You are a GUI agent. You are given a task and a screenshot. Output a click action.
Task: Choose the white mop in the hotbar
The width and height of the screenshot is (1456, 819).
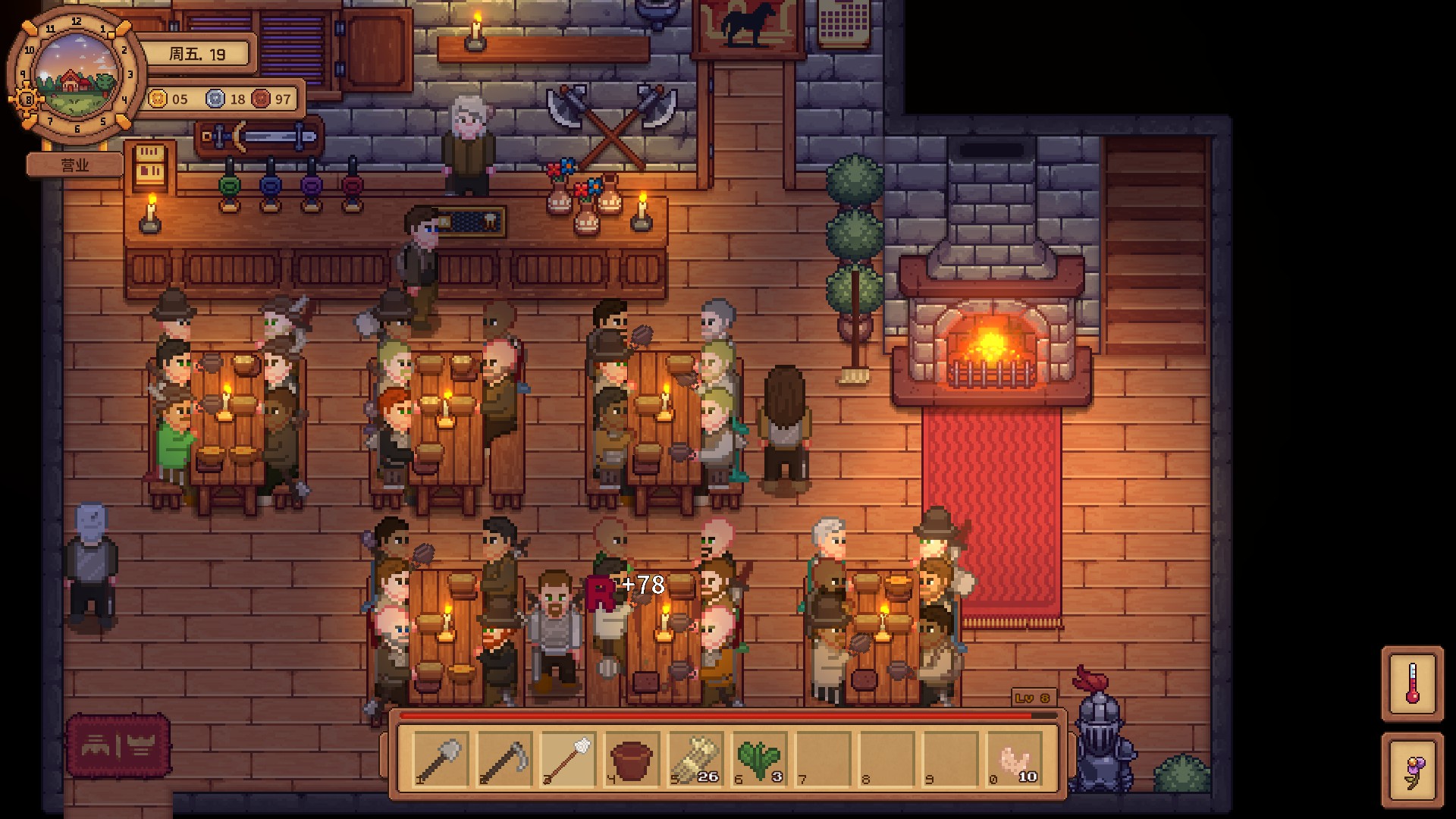(568, 759)
